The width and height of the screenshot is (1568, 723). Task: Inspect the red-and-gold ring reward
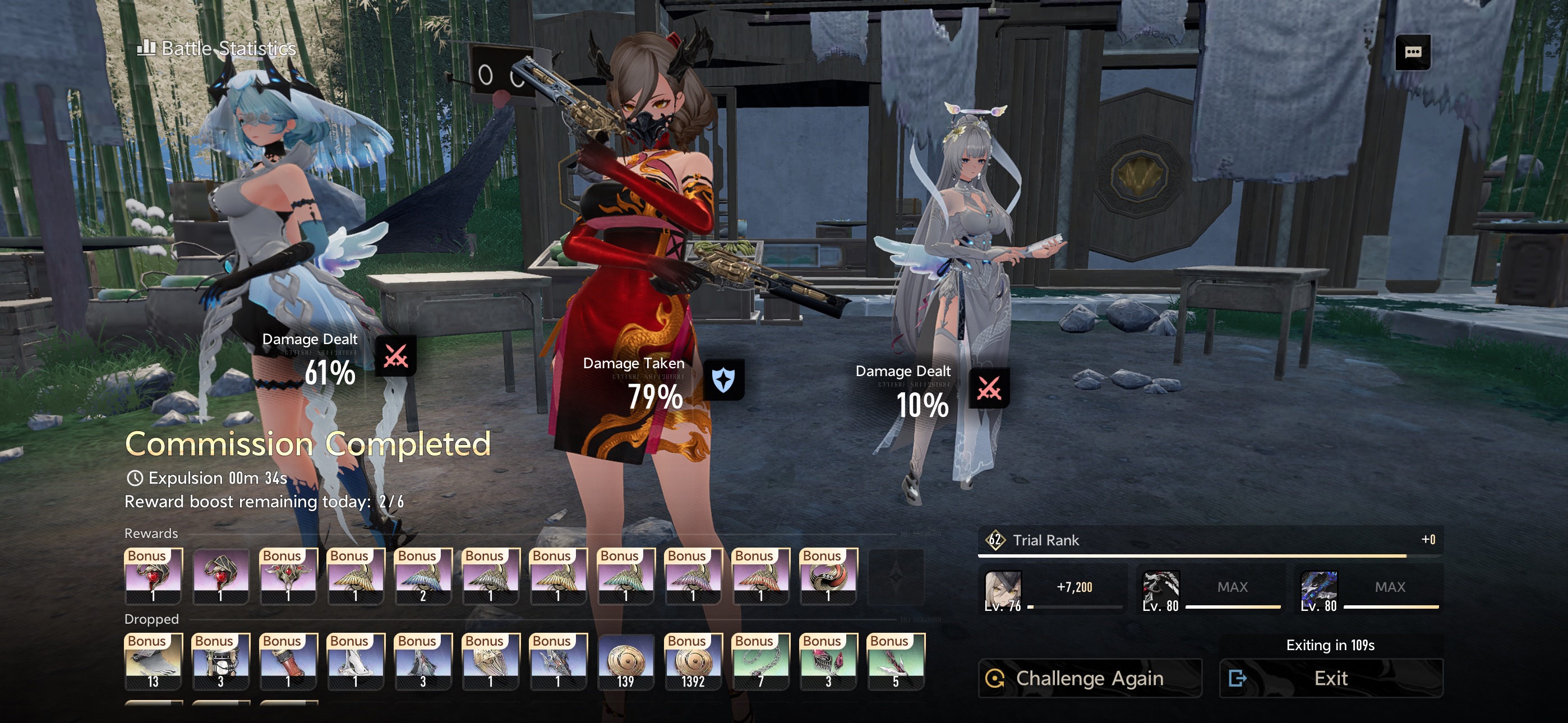click(x=828, y=576)
